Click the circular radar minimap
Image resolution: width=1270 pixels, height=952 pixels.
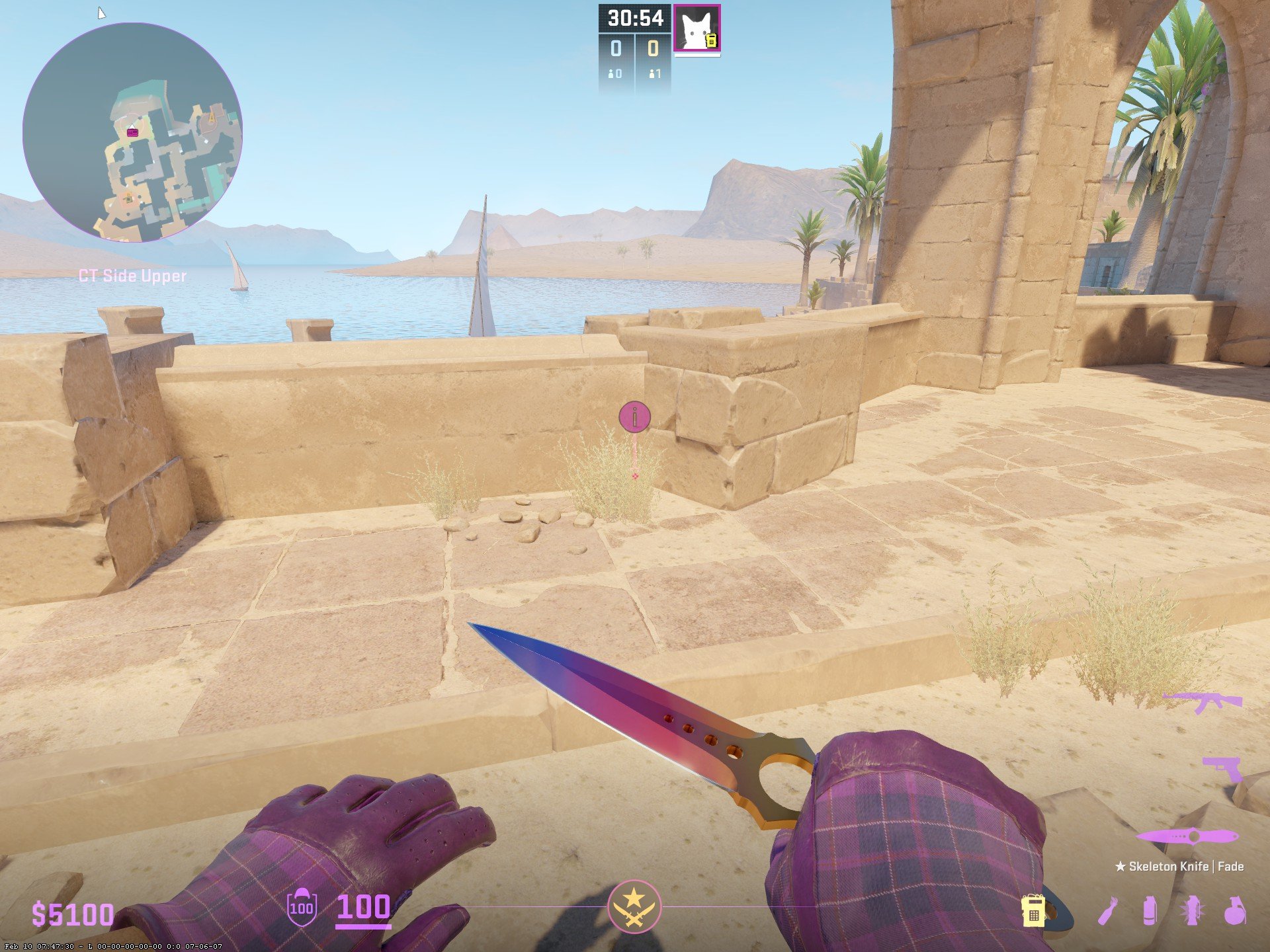tap(132, 132)
